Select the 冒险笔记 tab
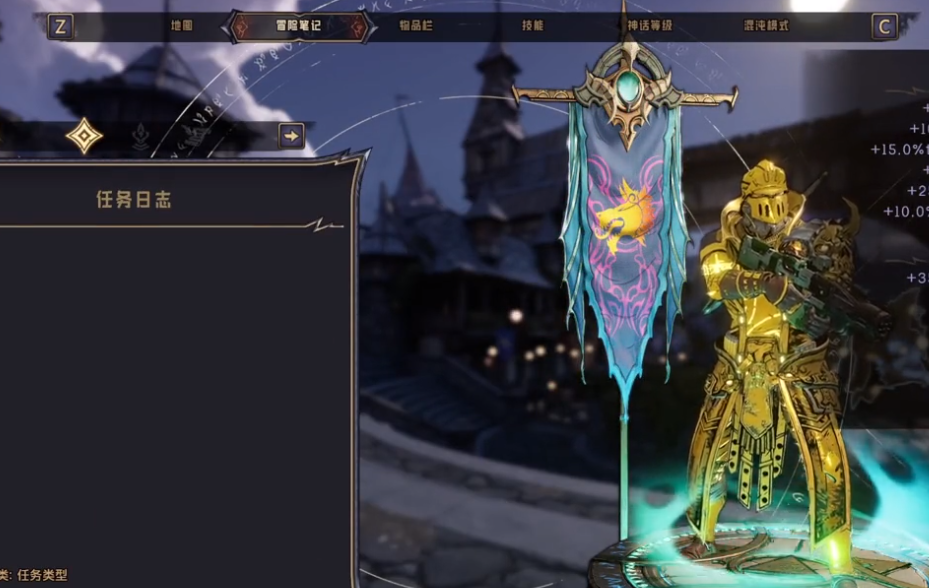The height and width of the screenshot is (588, 929). click(299, 25)
